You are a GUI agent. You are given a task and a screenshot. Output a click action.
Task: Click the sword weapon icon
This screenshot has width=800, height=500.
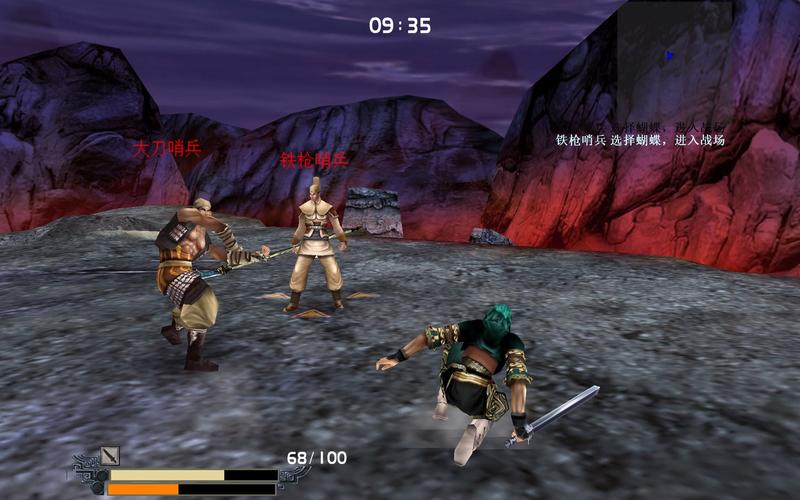[110, 456]
